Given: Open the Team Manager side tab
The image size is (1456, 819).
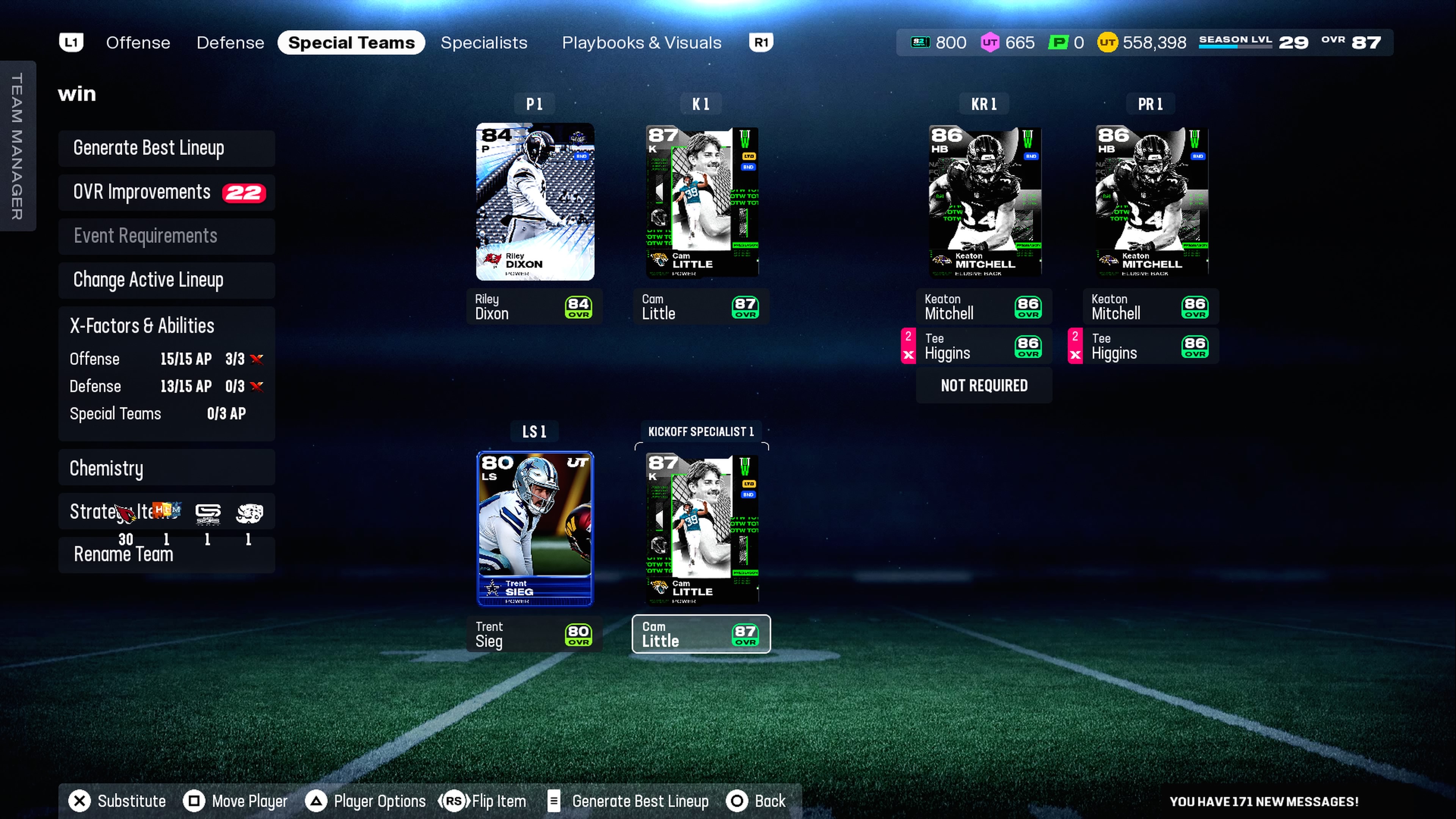Looking at the screenshot, I should [x=17, y=146].
